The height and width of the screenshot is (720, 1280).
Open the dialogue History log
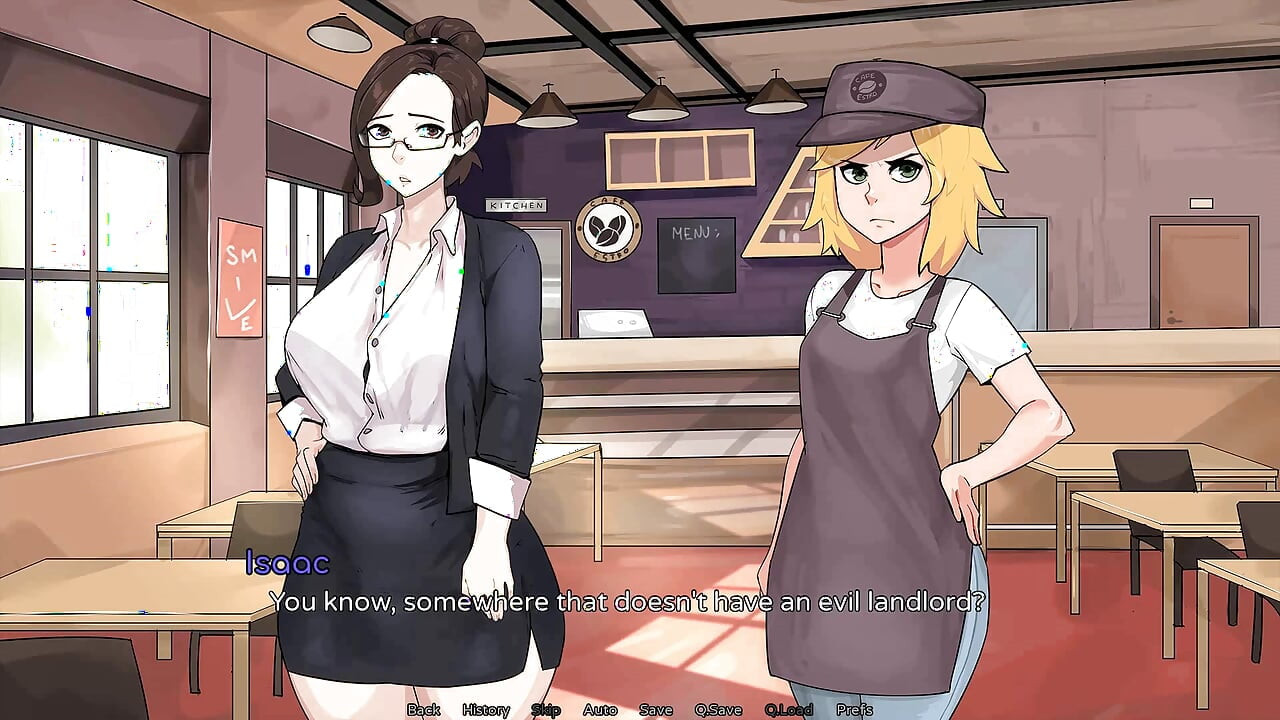click(x=485, y=710)
